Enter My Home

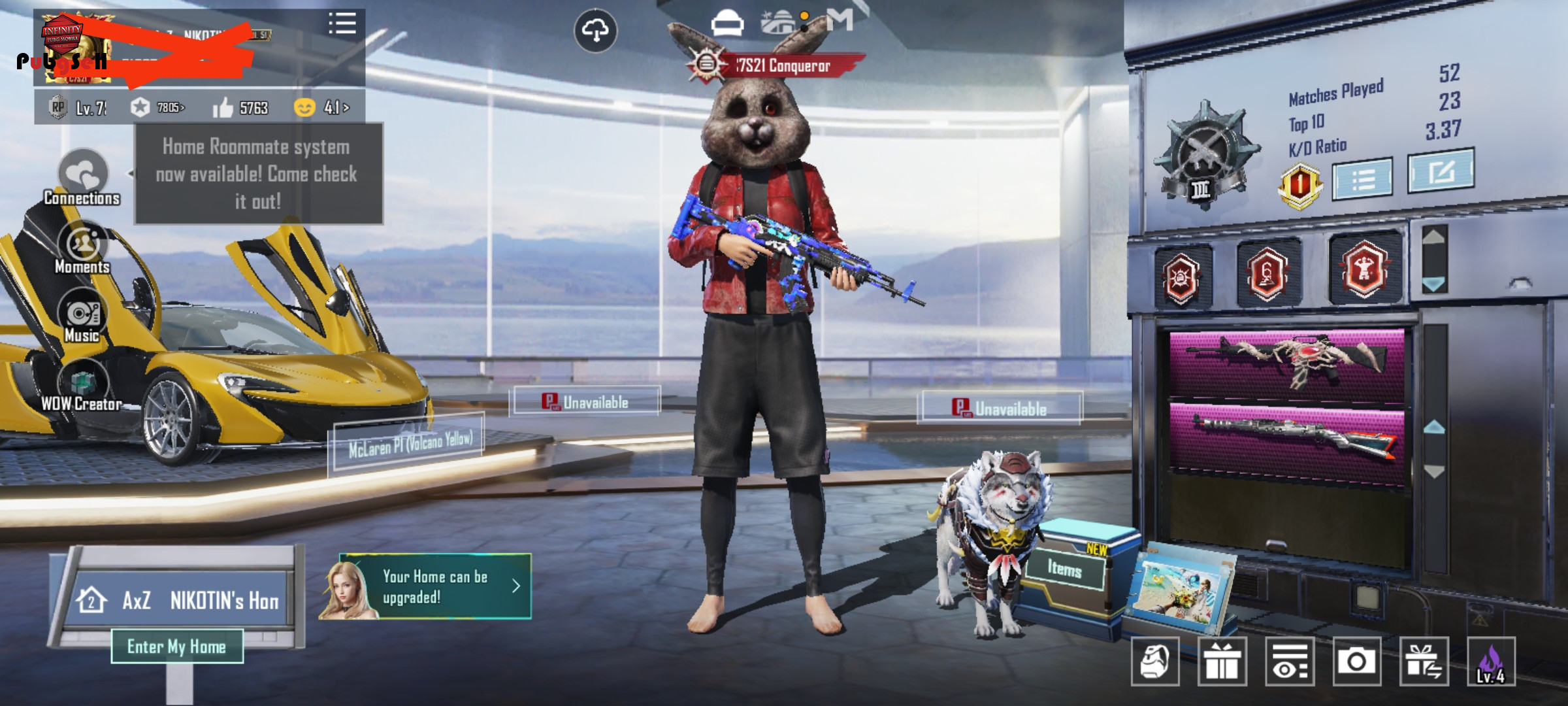pyautogui.click(x=177, y=647)
